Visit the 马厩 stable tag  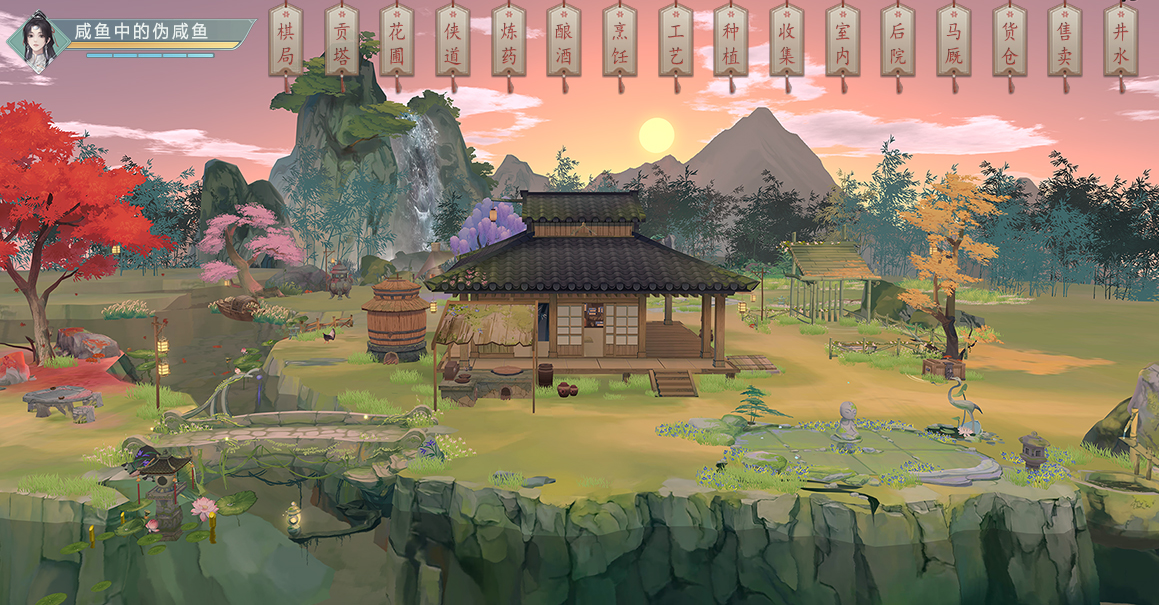954,43
